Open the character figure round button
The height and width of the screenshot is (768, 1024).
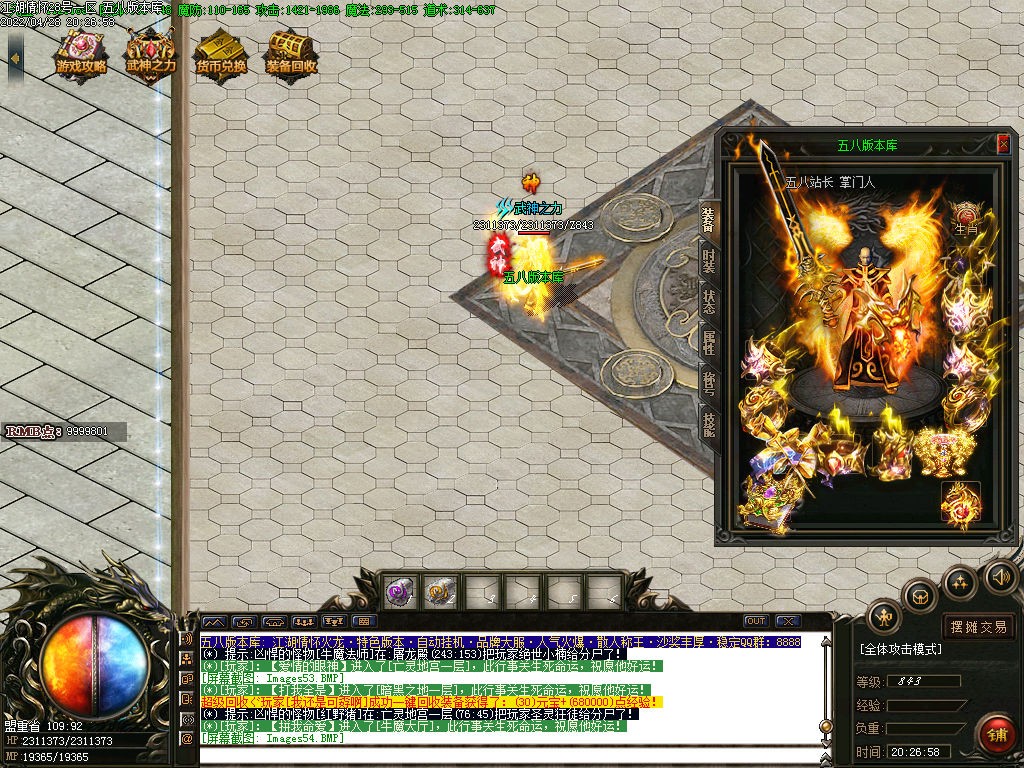click(884, 616)
